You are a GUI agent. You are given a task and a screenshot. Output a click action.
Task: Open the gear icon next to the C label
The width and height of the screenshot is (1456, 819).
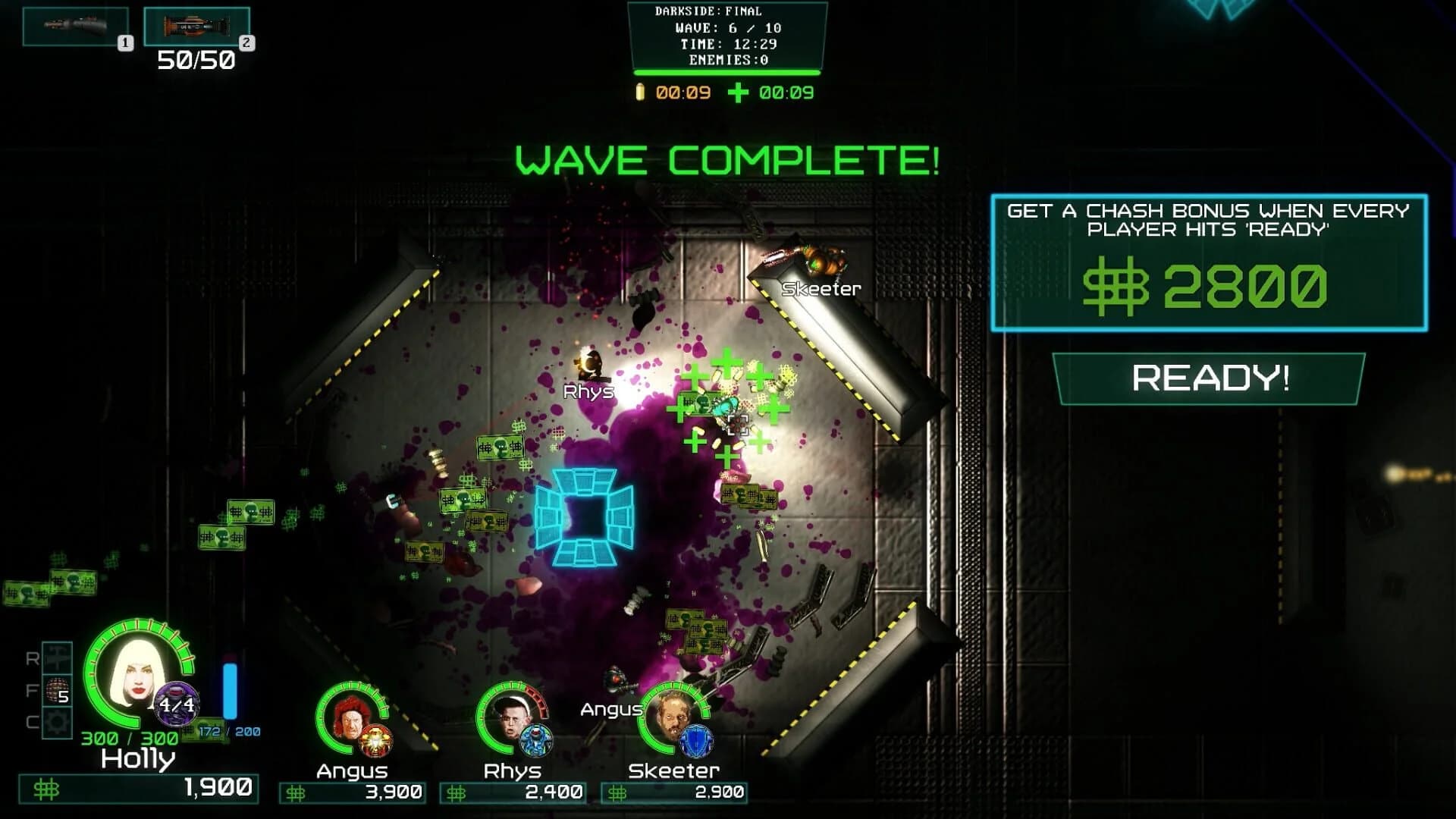[57, 720]
